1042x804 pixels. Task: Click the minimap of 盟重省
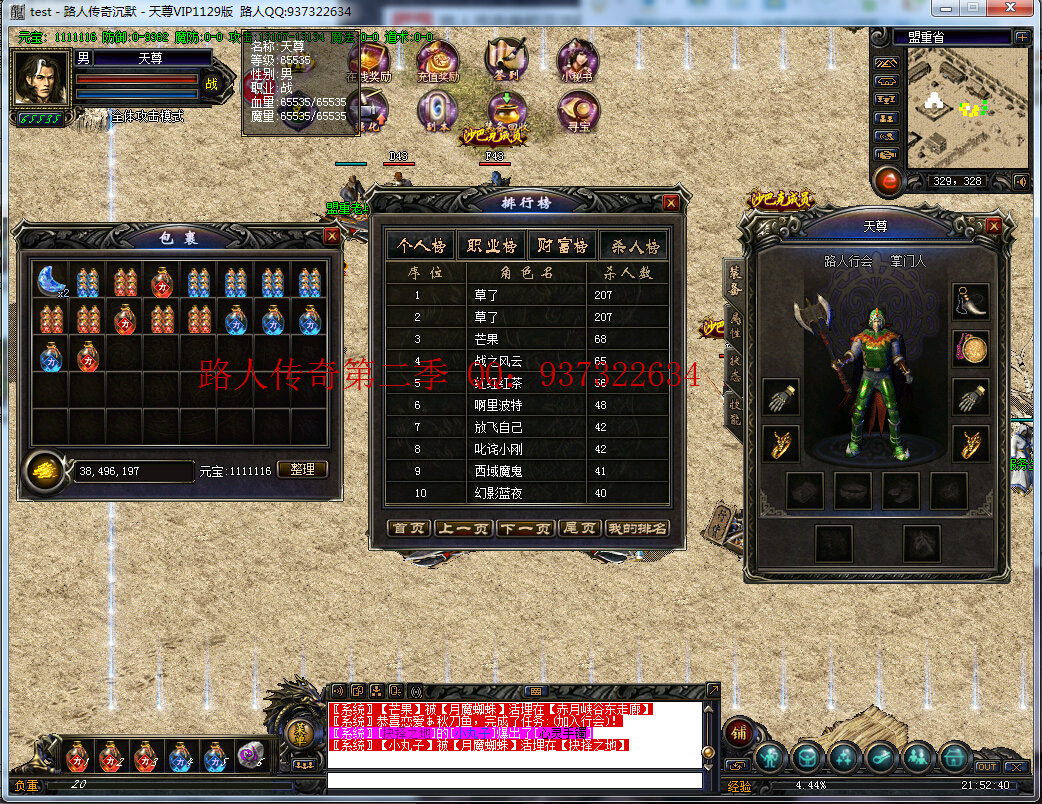[966, 108]
